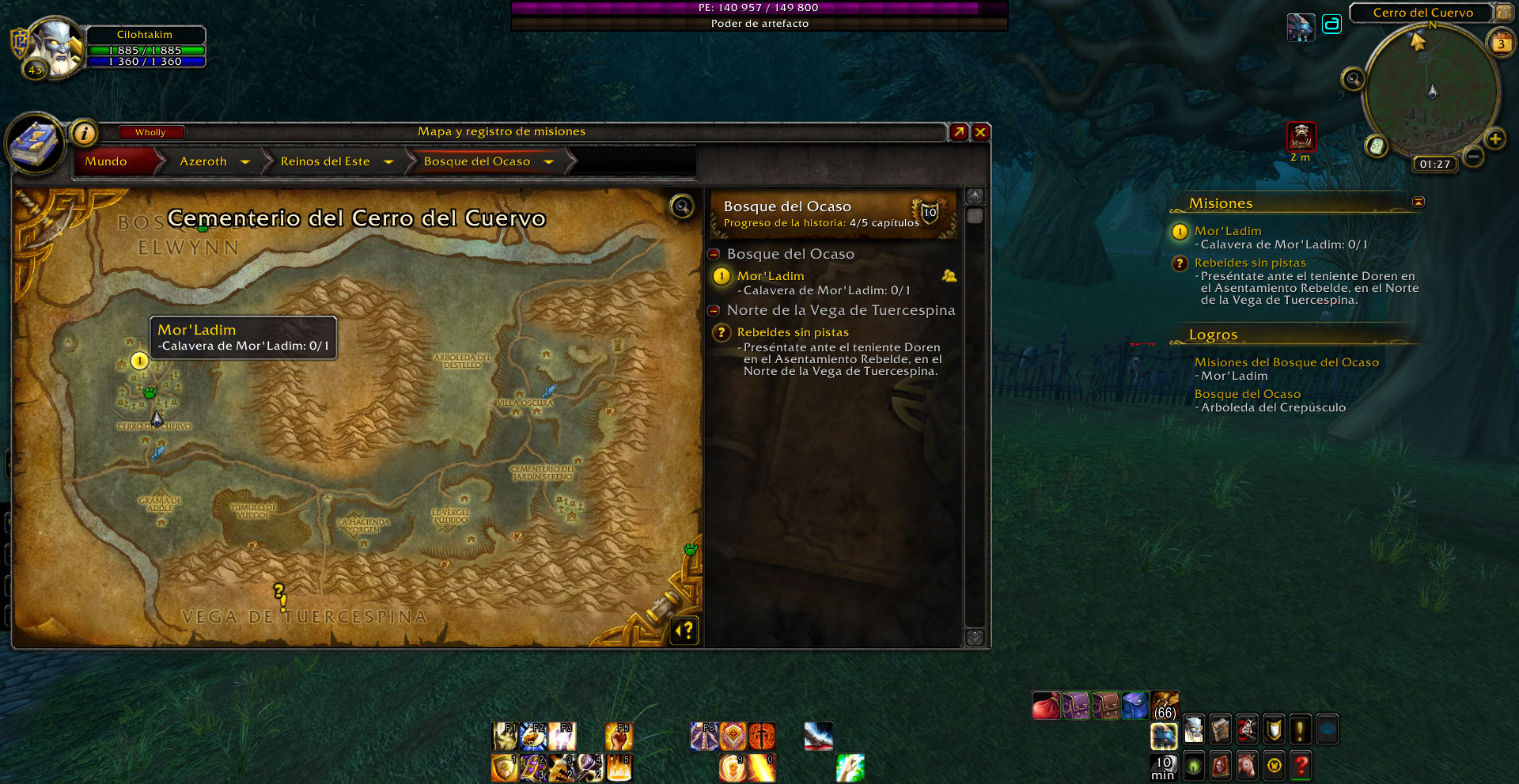Image resolution: width=1519 pixels, height=784 pixels.
Task: Click the Wholly addon button
Action: [x=150, y=132]
